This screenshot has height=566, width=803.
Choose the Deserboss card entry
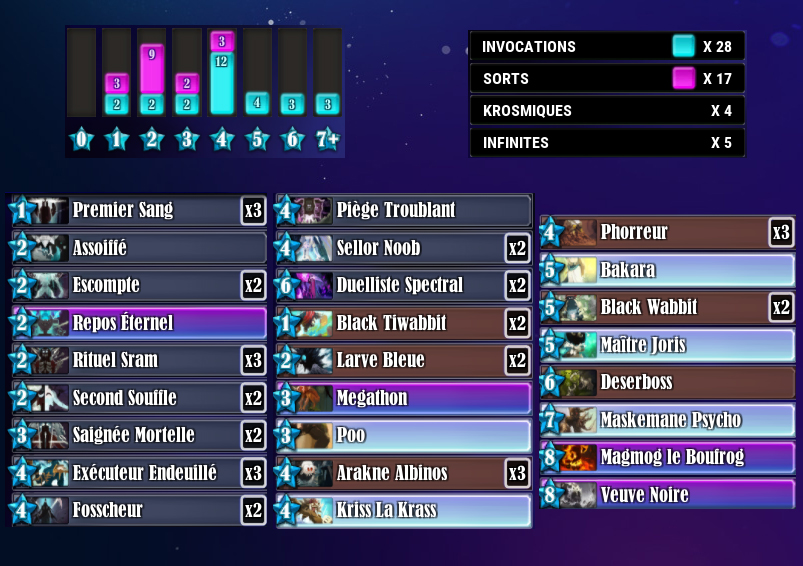click(x=668, y=382)
